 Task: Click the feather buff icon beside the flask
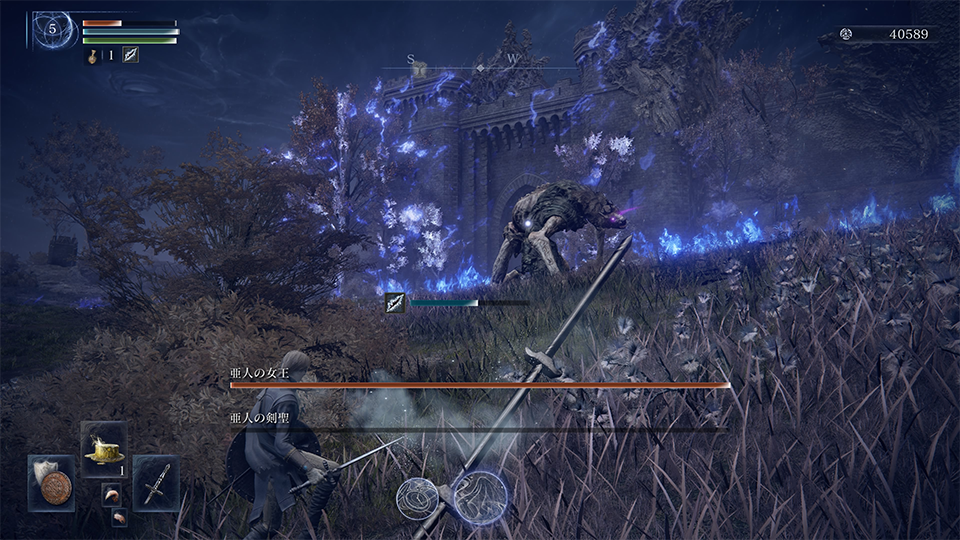pos(131,55)
